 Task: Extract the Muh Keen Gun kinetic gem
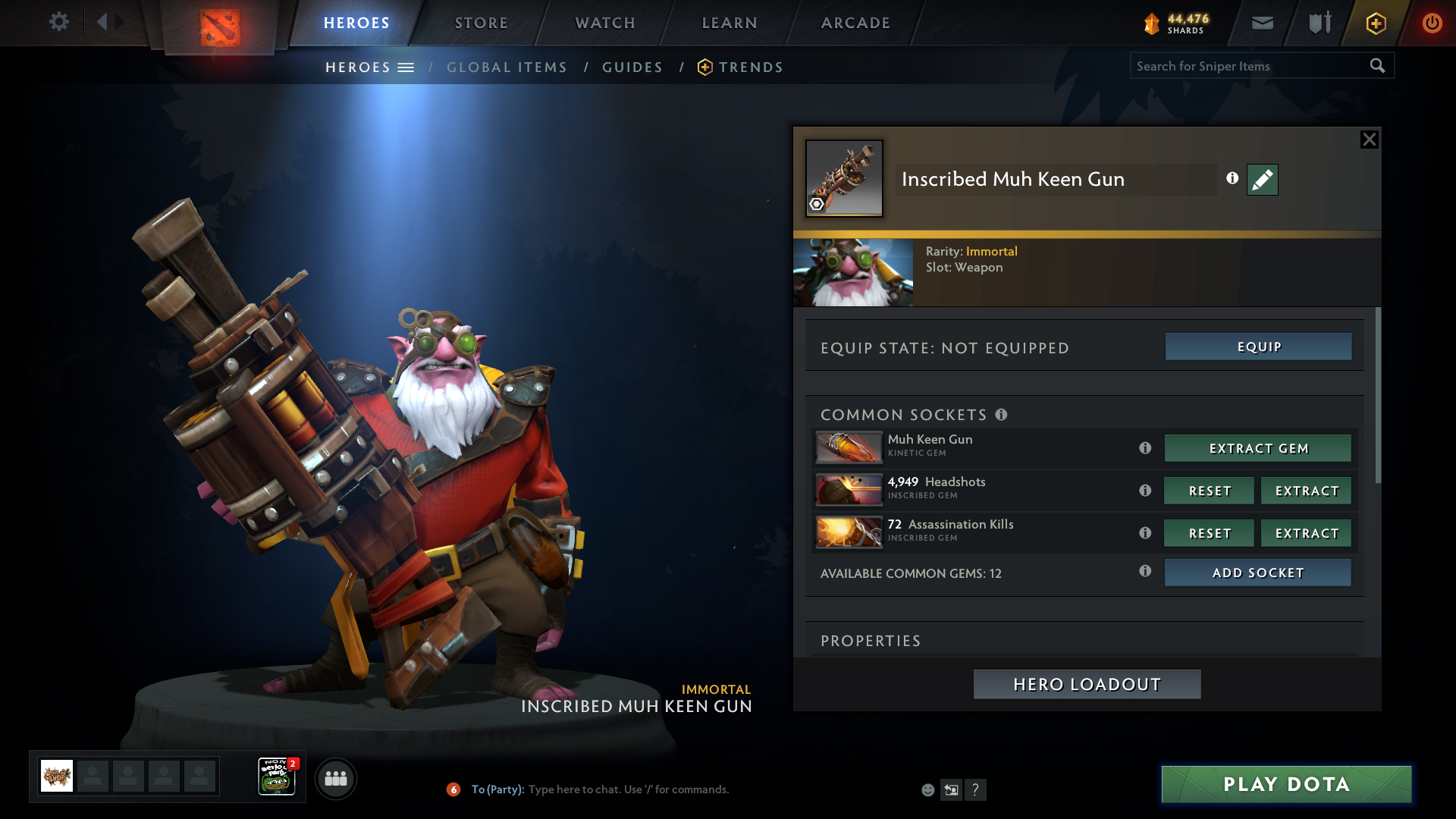pos(1257,448)
